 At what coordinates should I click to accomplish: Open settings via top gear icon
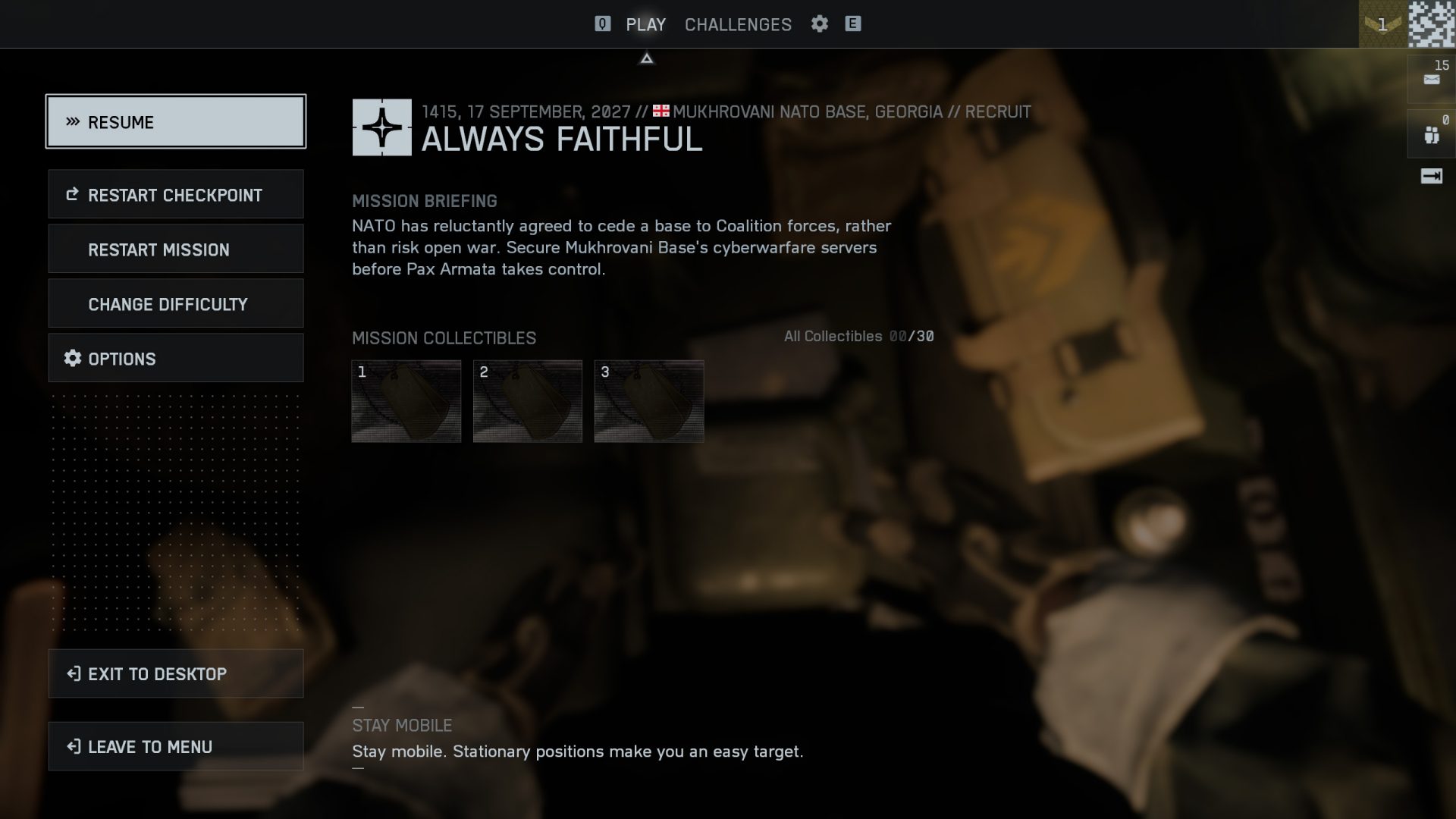[x=819, y=24]
